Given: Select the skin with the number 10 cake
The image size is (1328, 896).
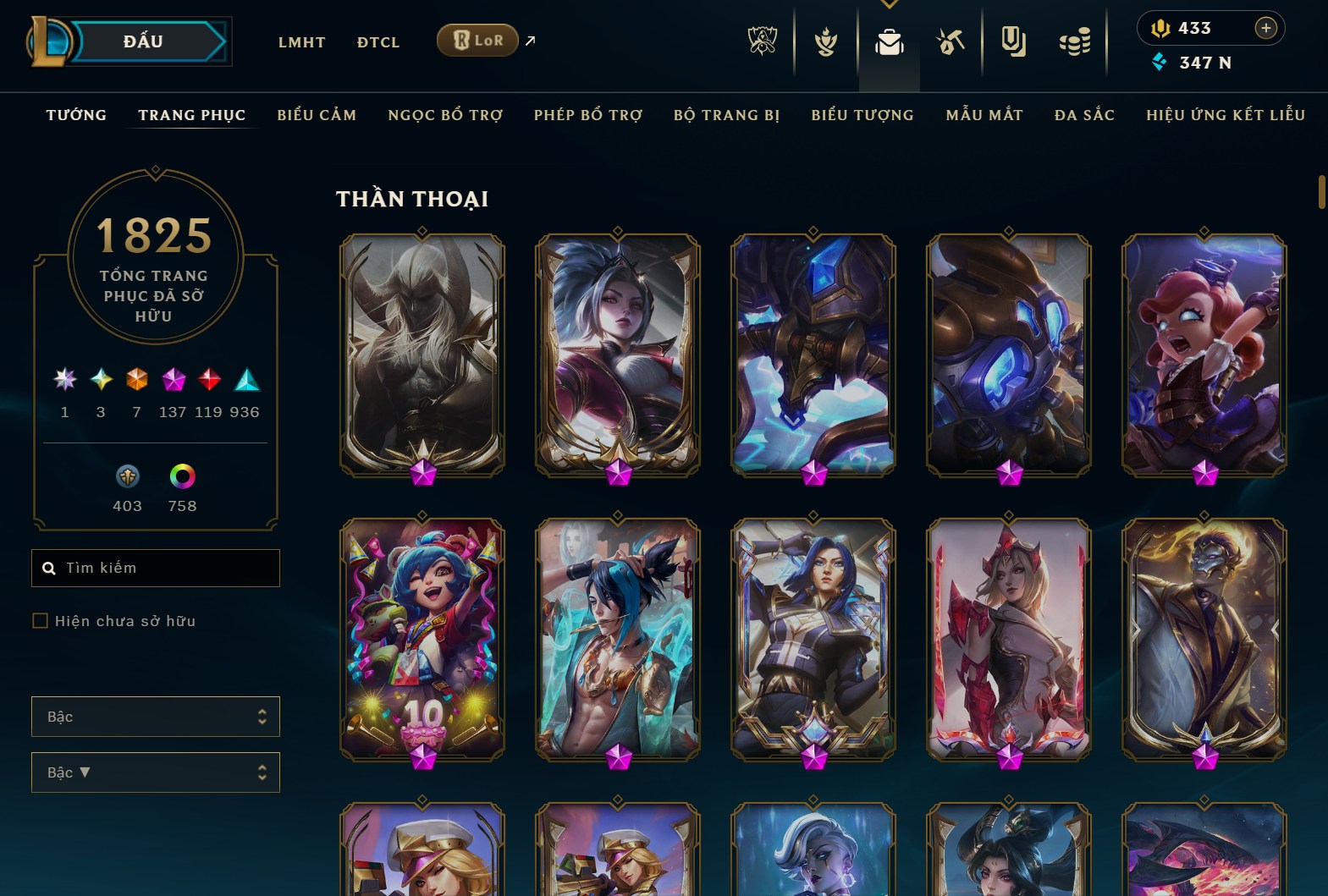Looking at the screenshot, I should pos(422,639).
